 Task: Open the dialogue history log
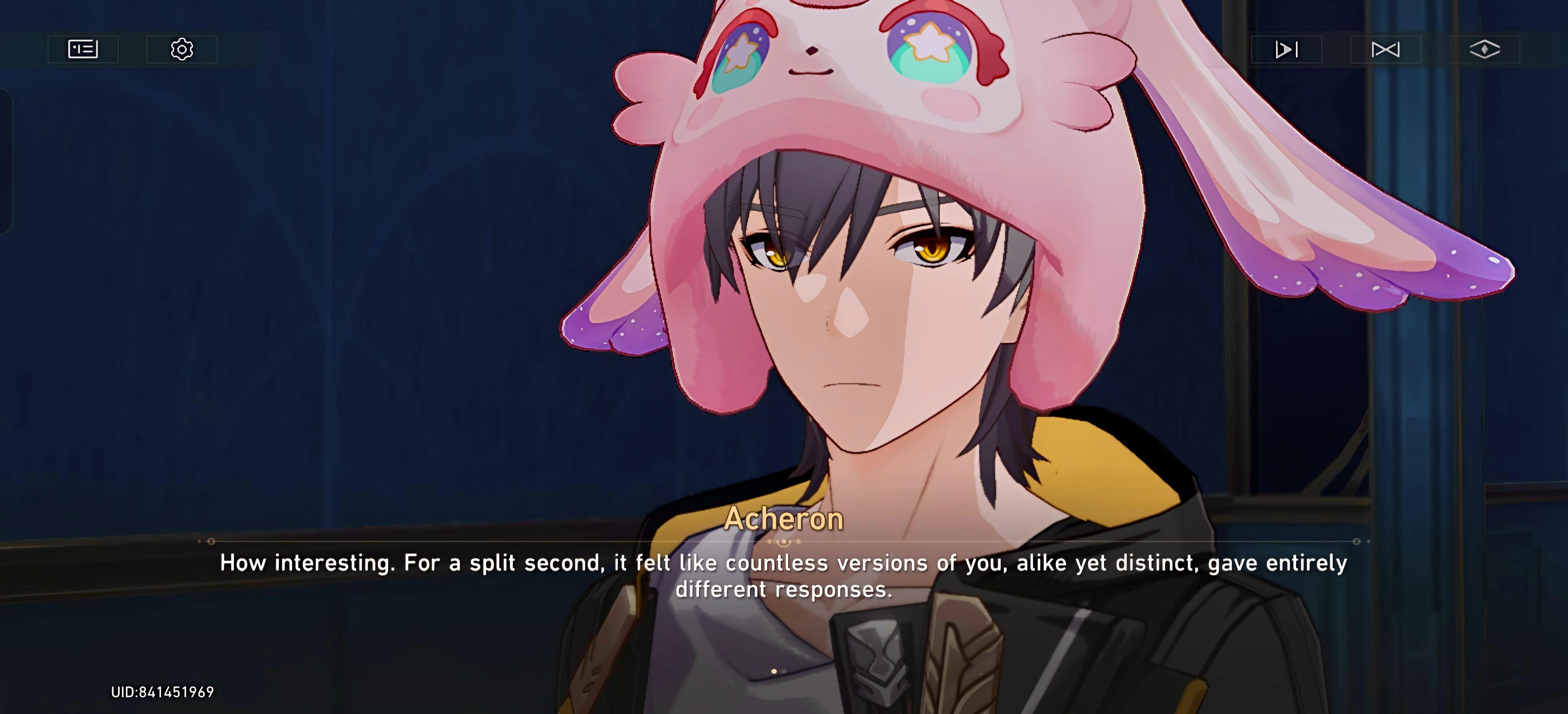83,49
